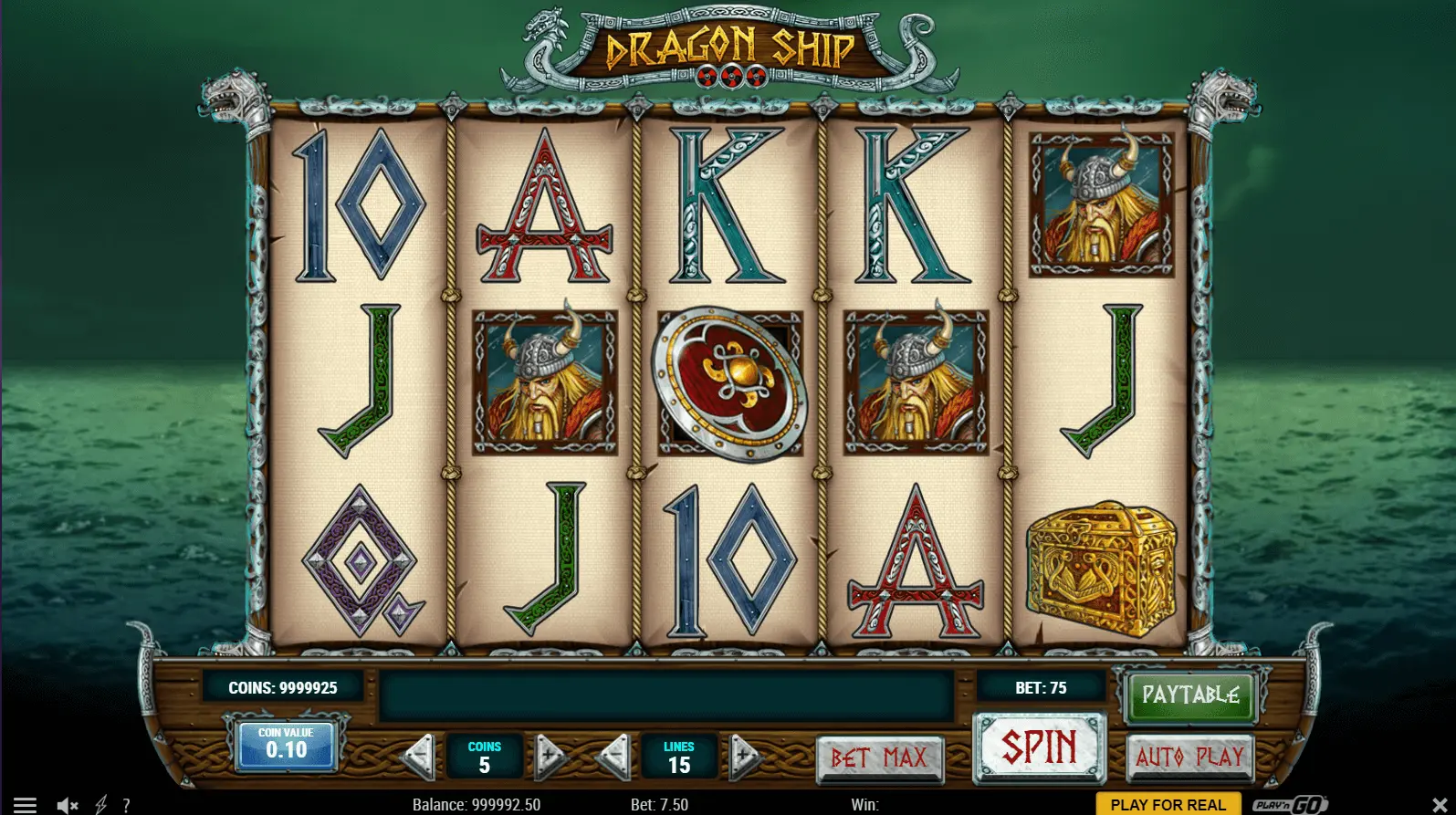Increase the number of coins

(x=550, y=755)
